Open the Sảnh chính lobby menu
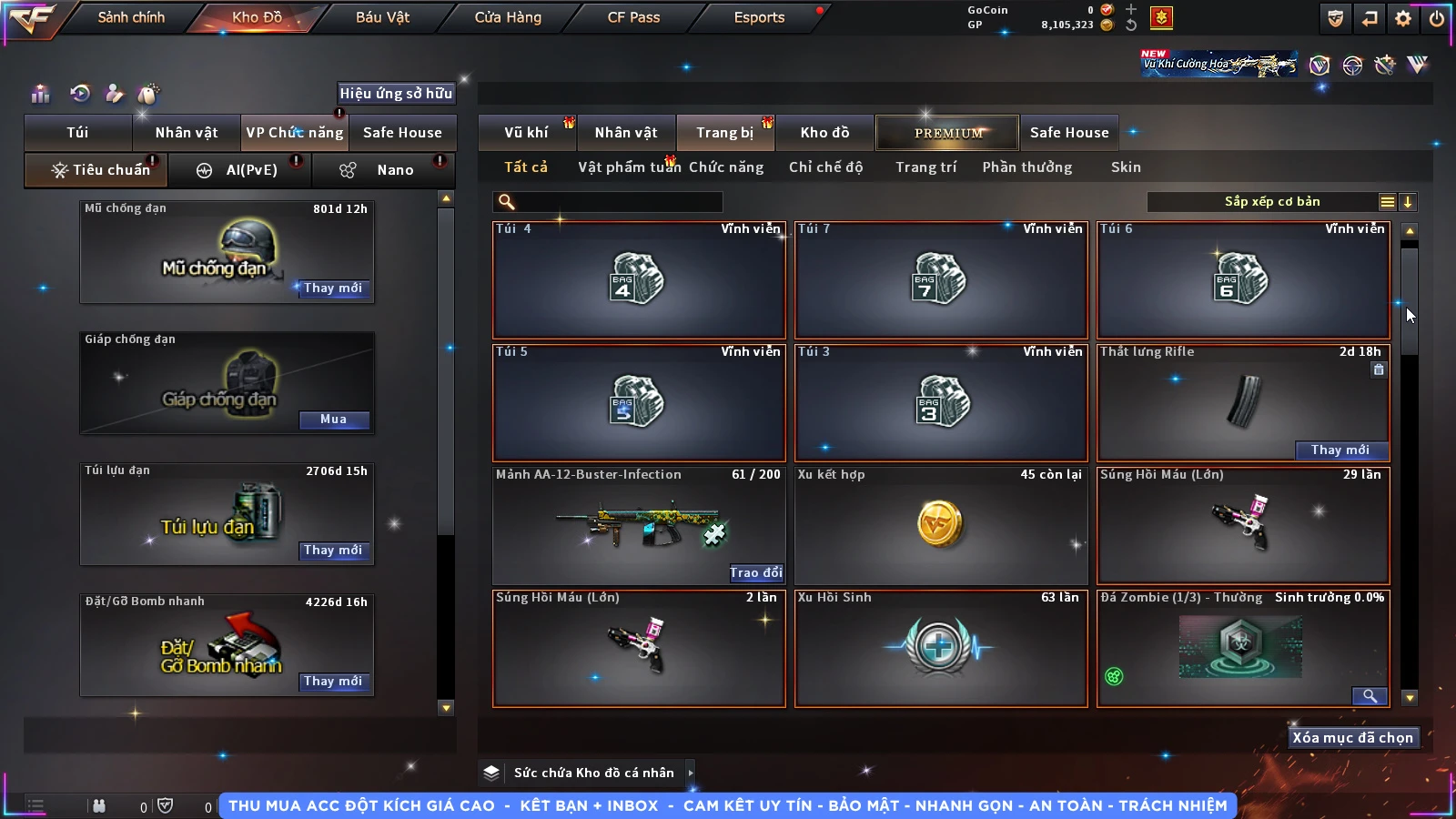Image resolution: width=1456 pixels, height=819 pixels. coord(131,17)
